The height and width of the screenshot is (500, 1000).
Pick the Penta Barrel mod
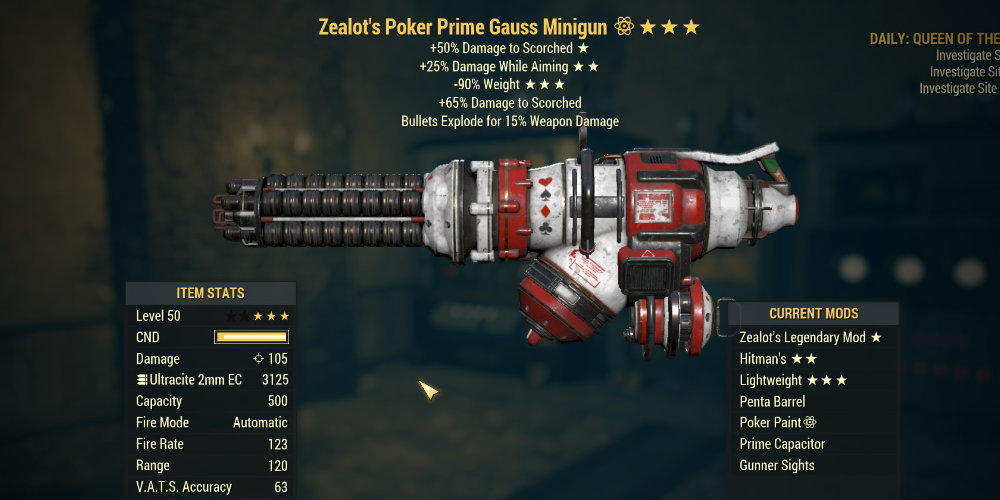point(772,402)
